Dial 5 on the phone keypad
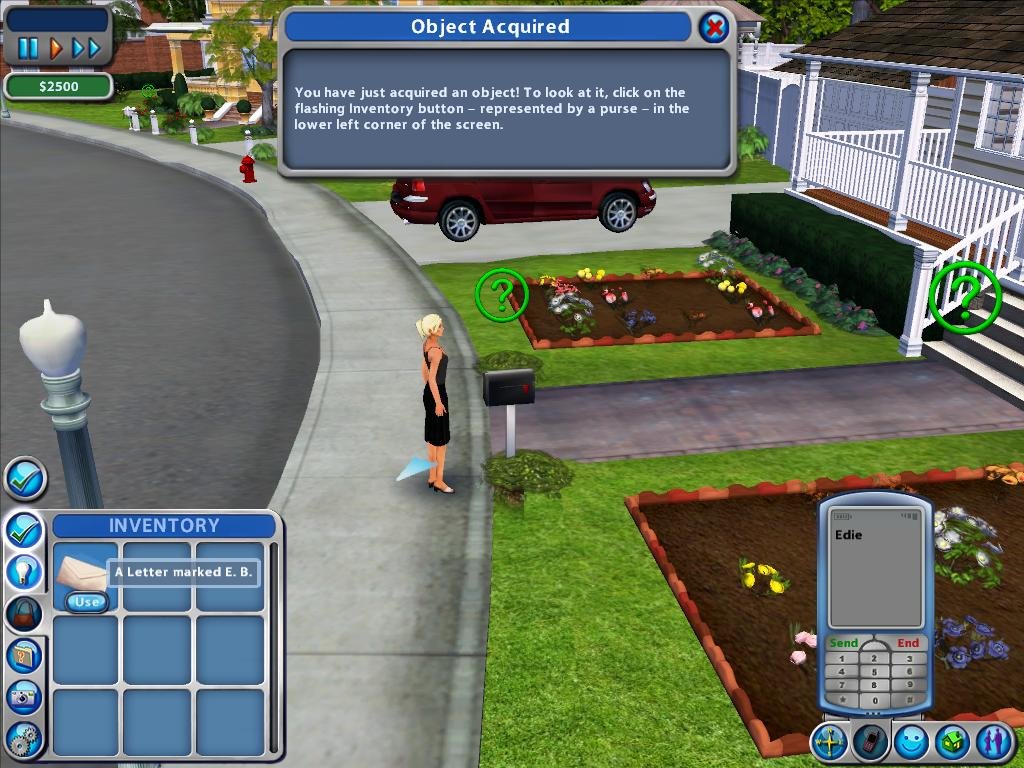 point(875,670)
